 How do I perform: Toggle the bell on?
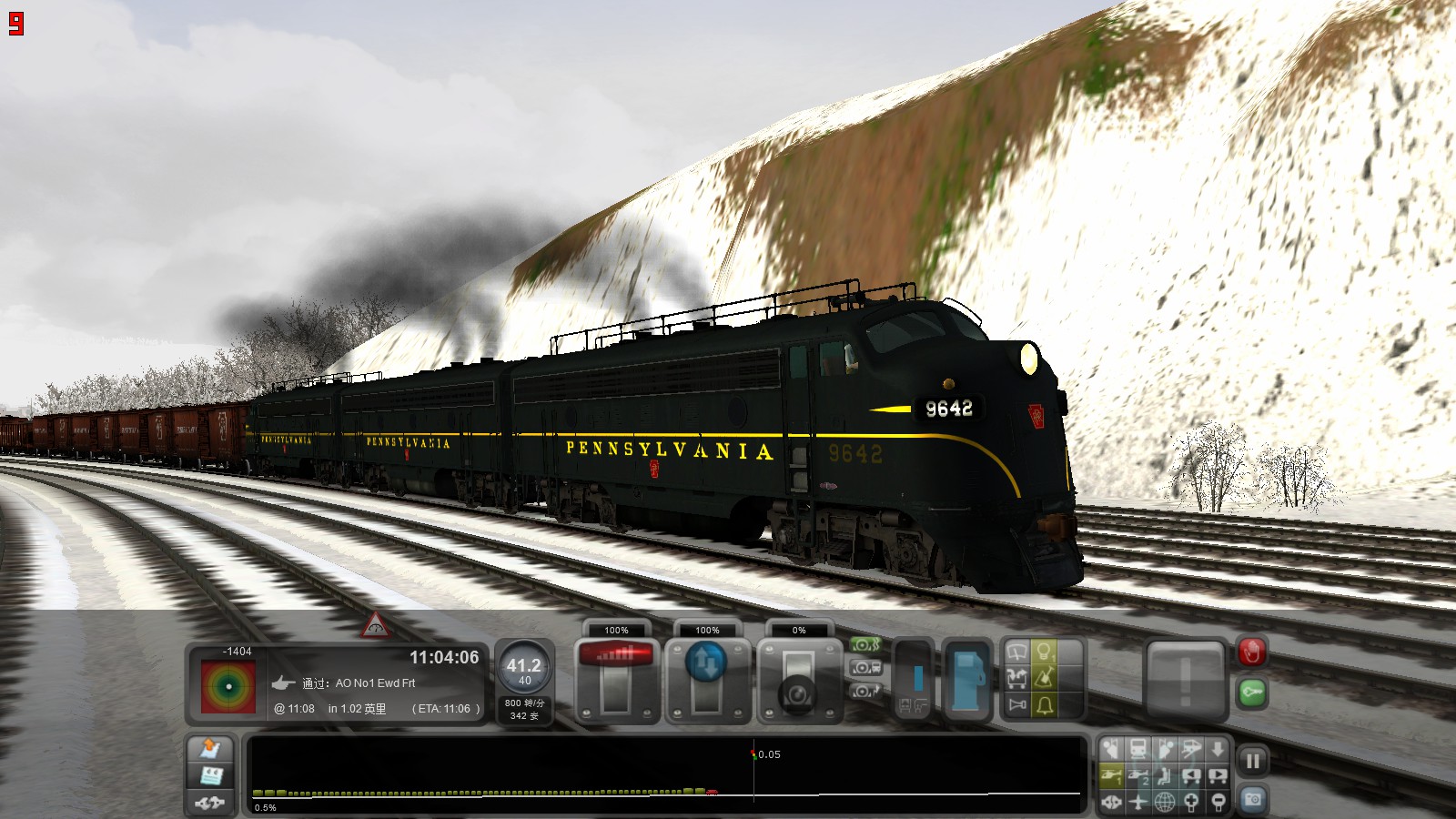tap(1044, 703)
